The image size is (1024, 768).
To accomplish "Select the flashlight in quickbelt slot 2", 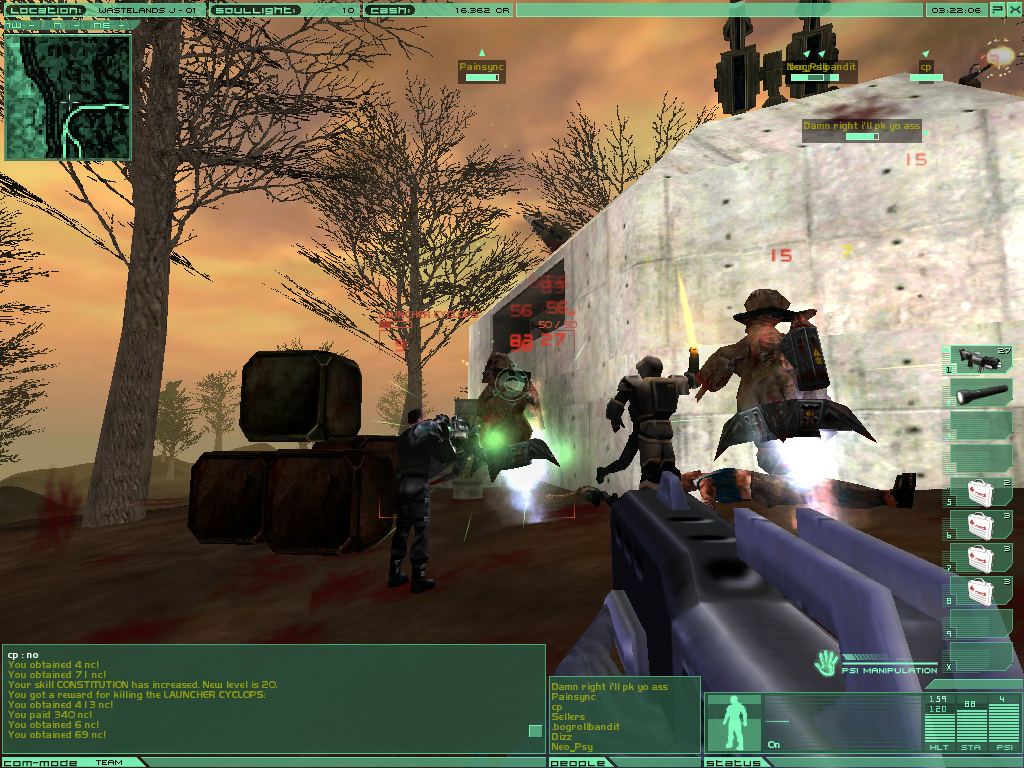I will [978, 393].
